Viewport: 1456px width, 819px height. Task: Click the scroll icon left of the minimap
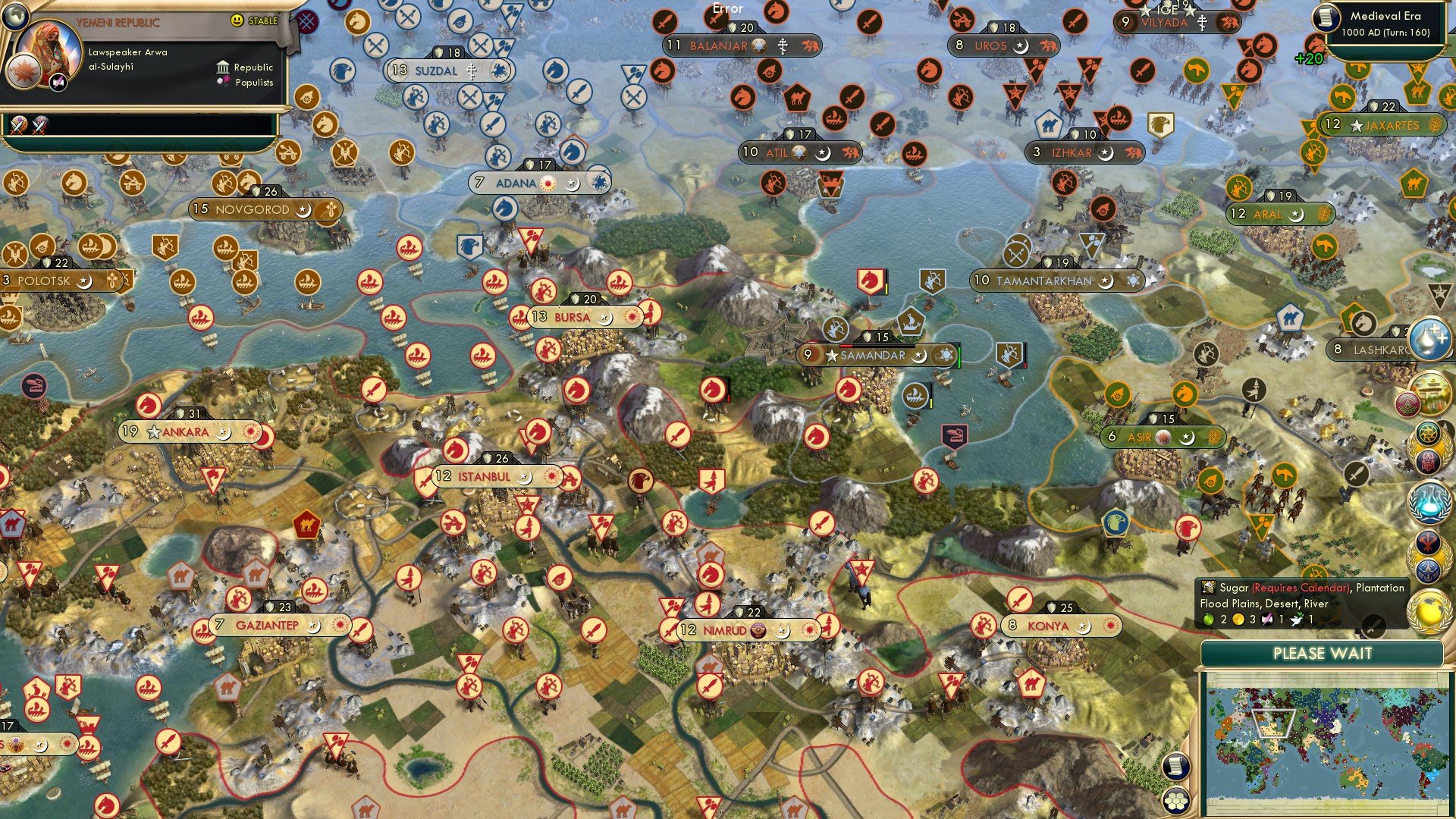[1175, 766]
